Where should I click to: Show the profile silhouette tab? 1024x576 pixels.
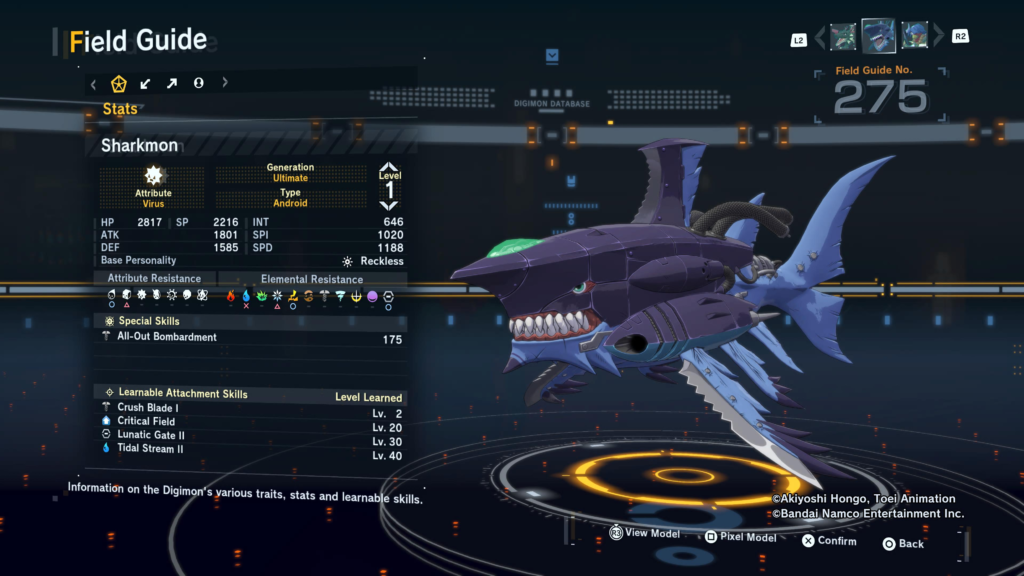(x=198, y=84)
